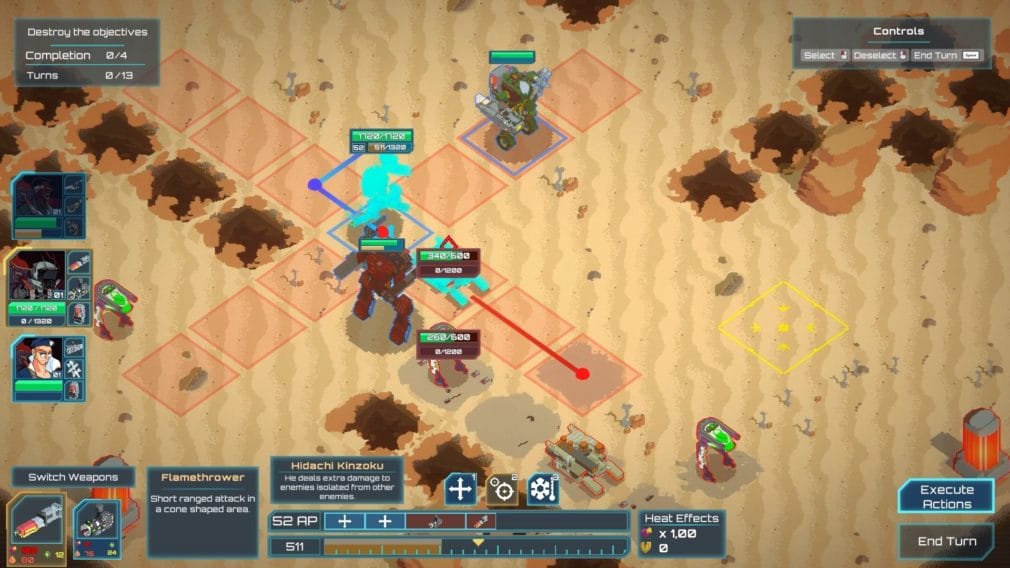Click the Switch Weapons label
The image size is (1010, 568).
(x=74, y=478)
